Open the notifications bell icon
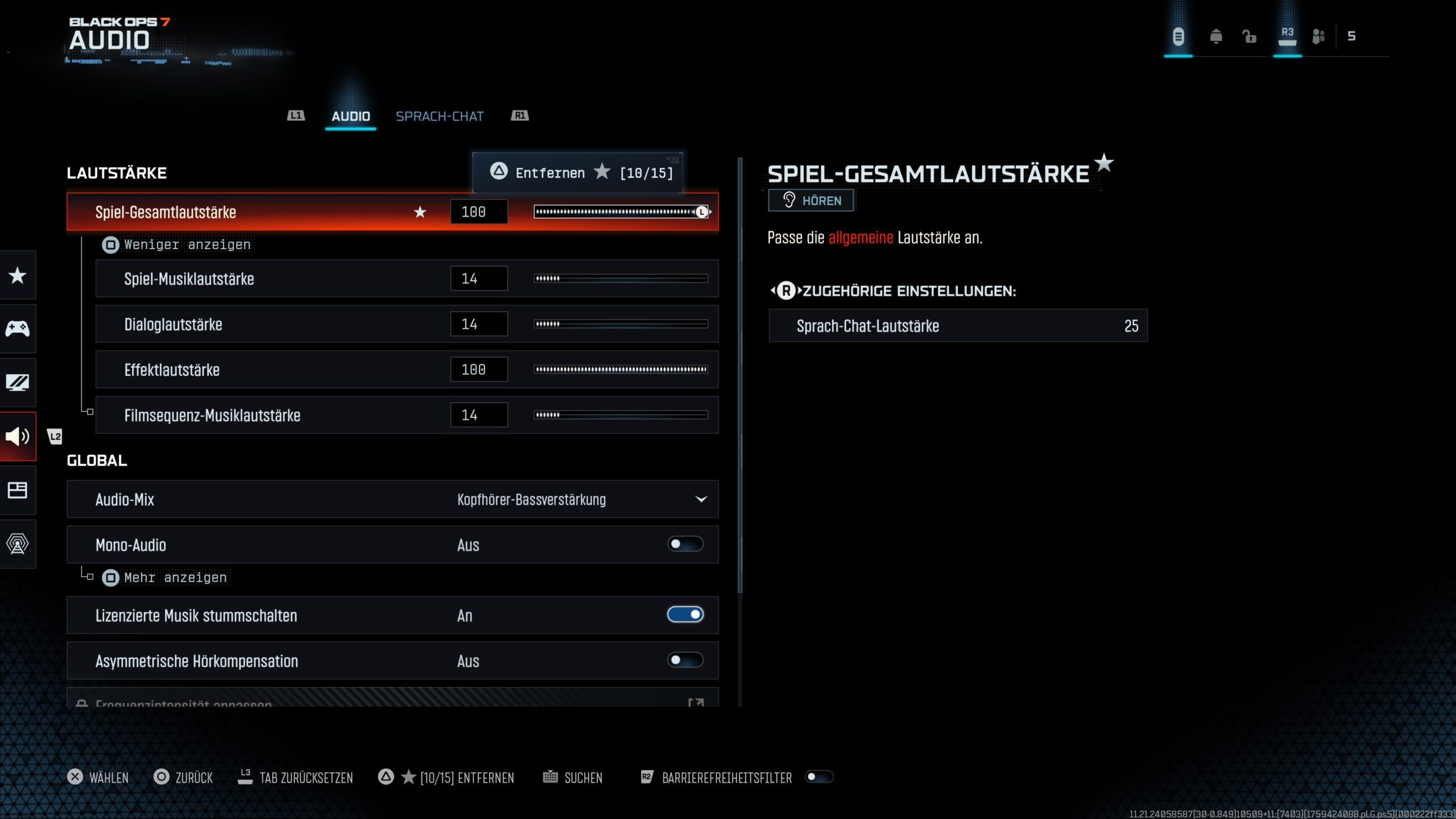 (x=1215, y=36)
